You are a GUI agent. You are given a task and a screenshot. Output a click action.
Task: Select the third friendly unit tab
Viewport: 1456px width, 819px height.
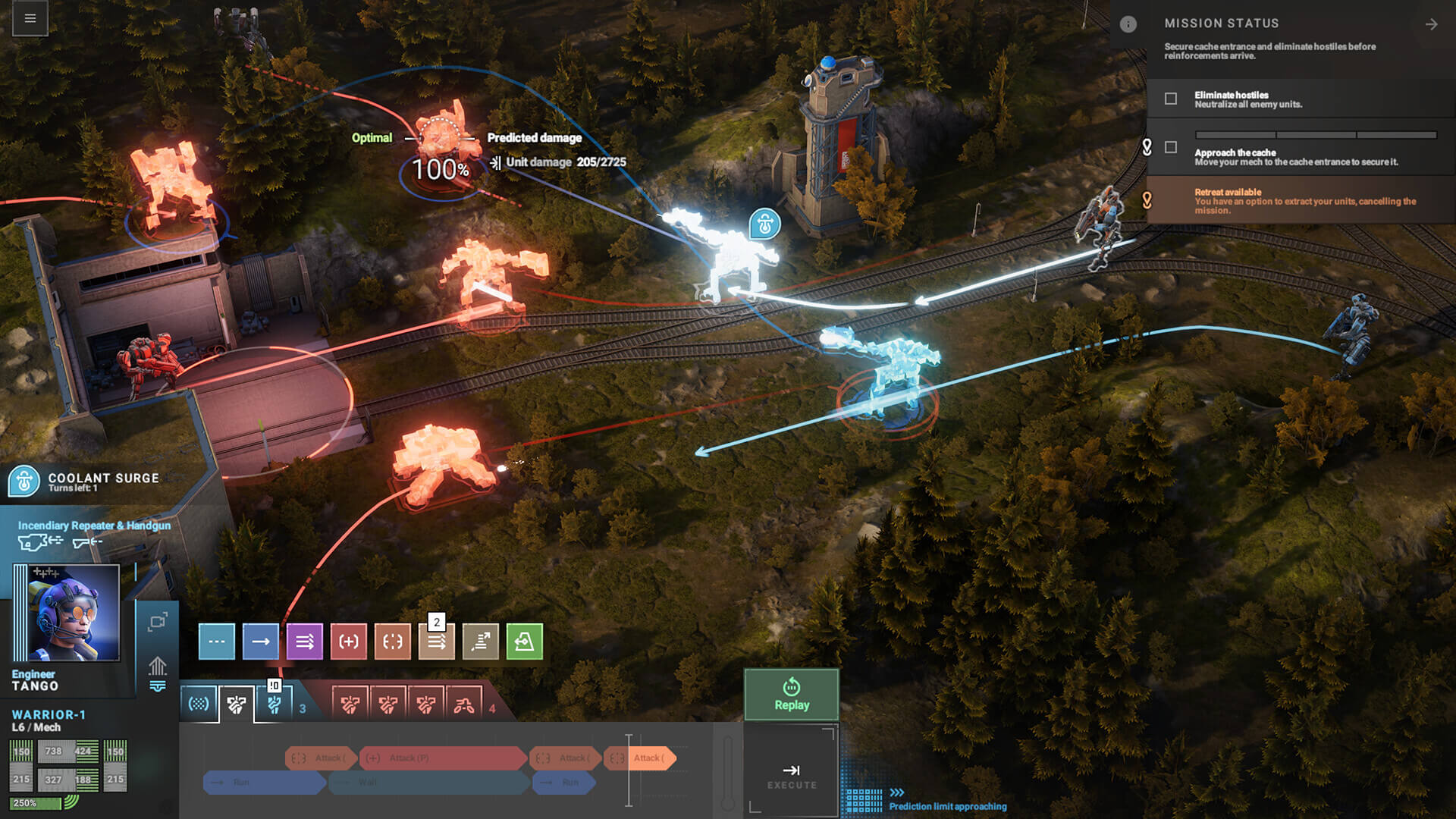(275, 705)
